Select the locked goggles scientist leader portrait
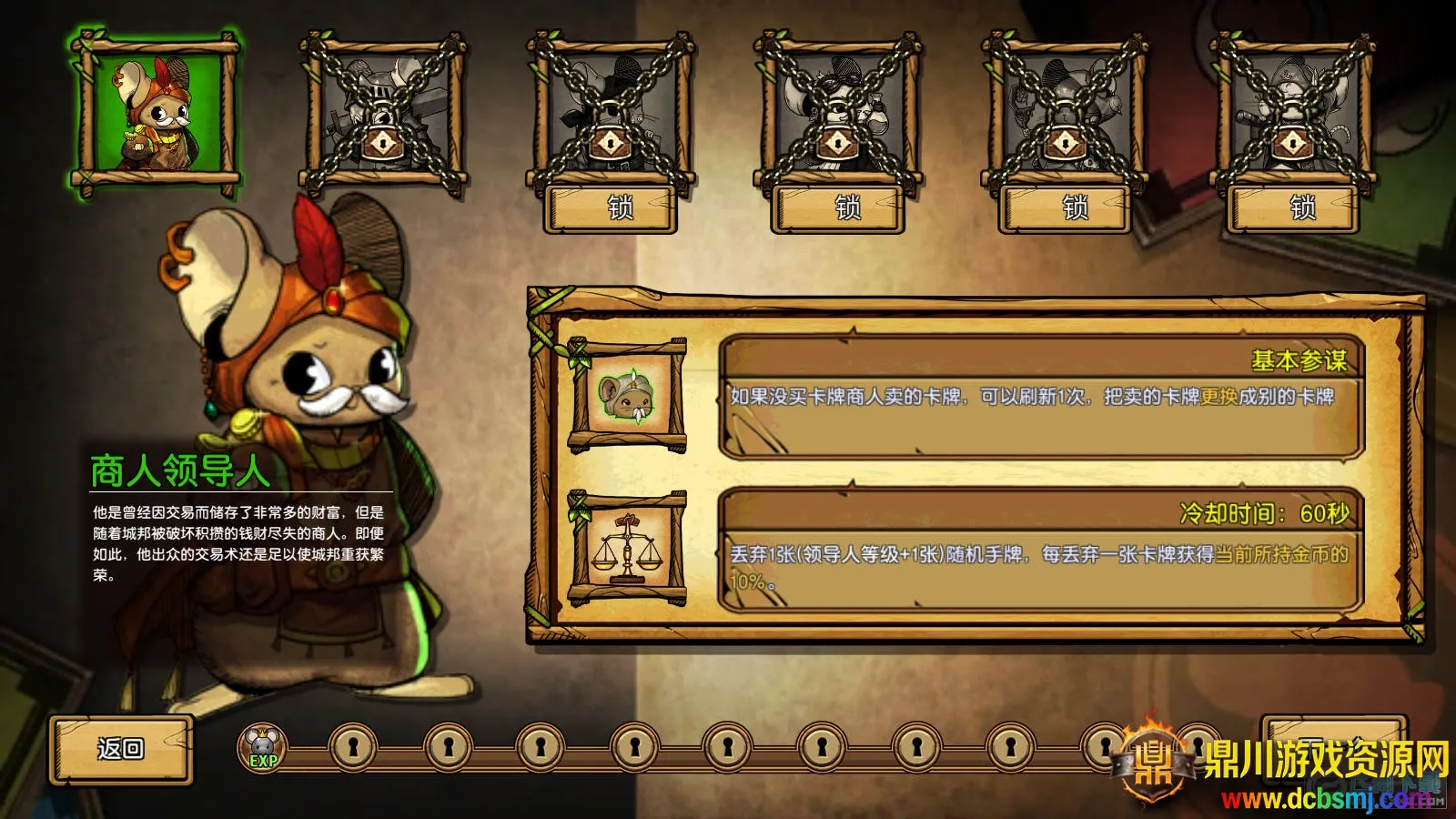Viewport: 1456px width, 819px height. (838, 113)
